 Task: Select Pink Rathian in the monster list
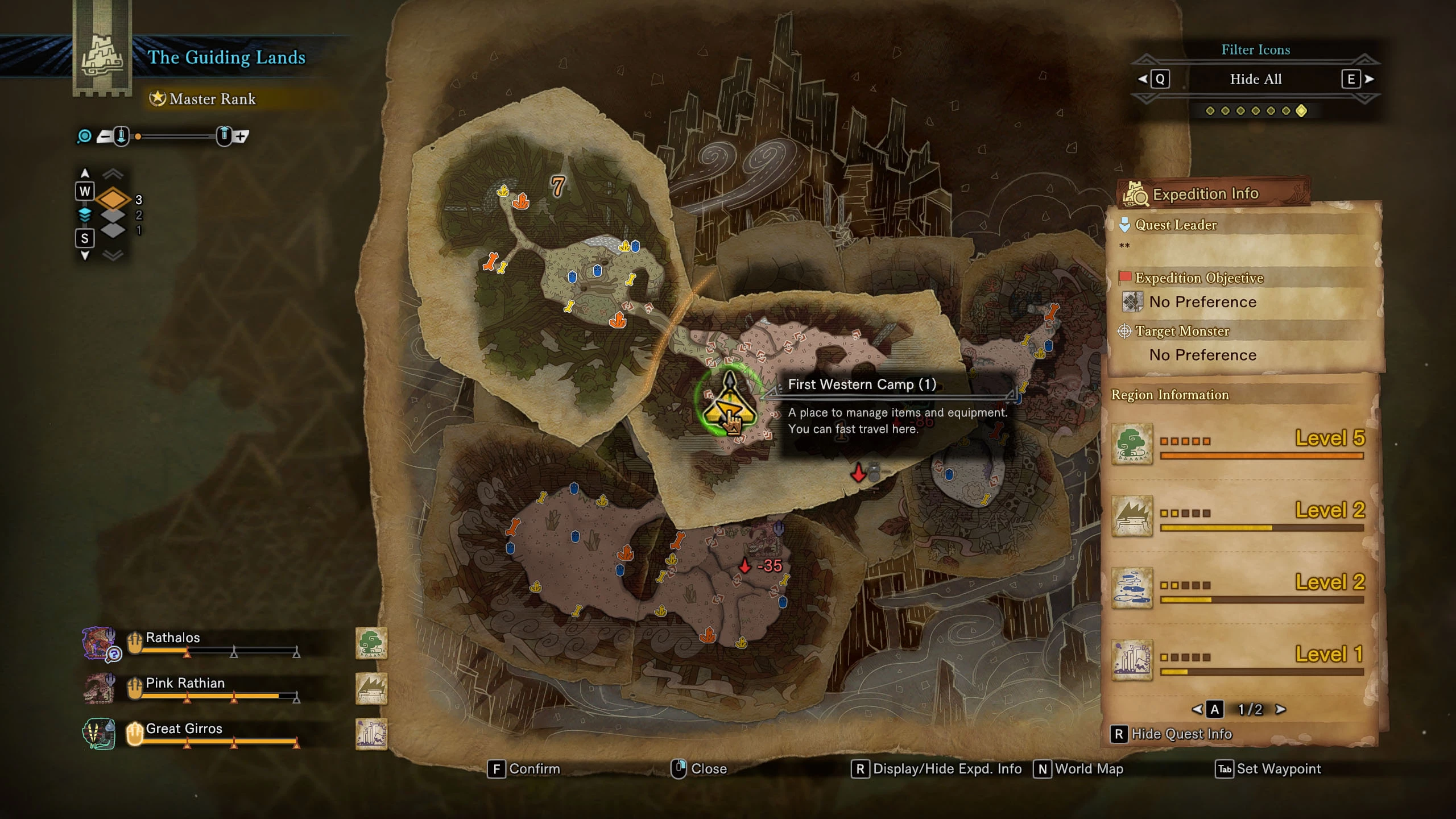[x=185, y=683]
